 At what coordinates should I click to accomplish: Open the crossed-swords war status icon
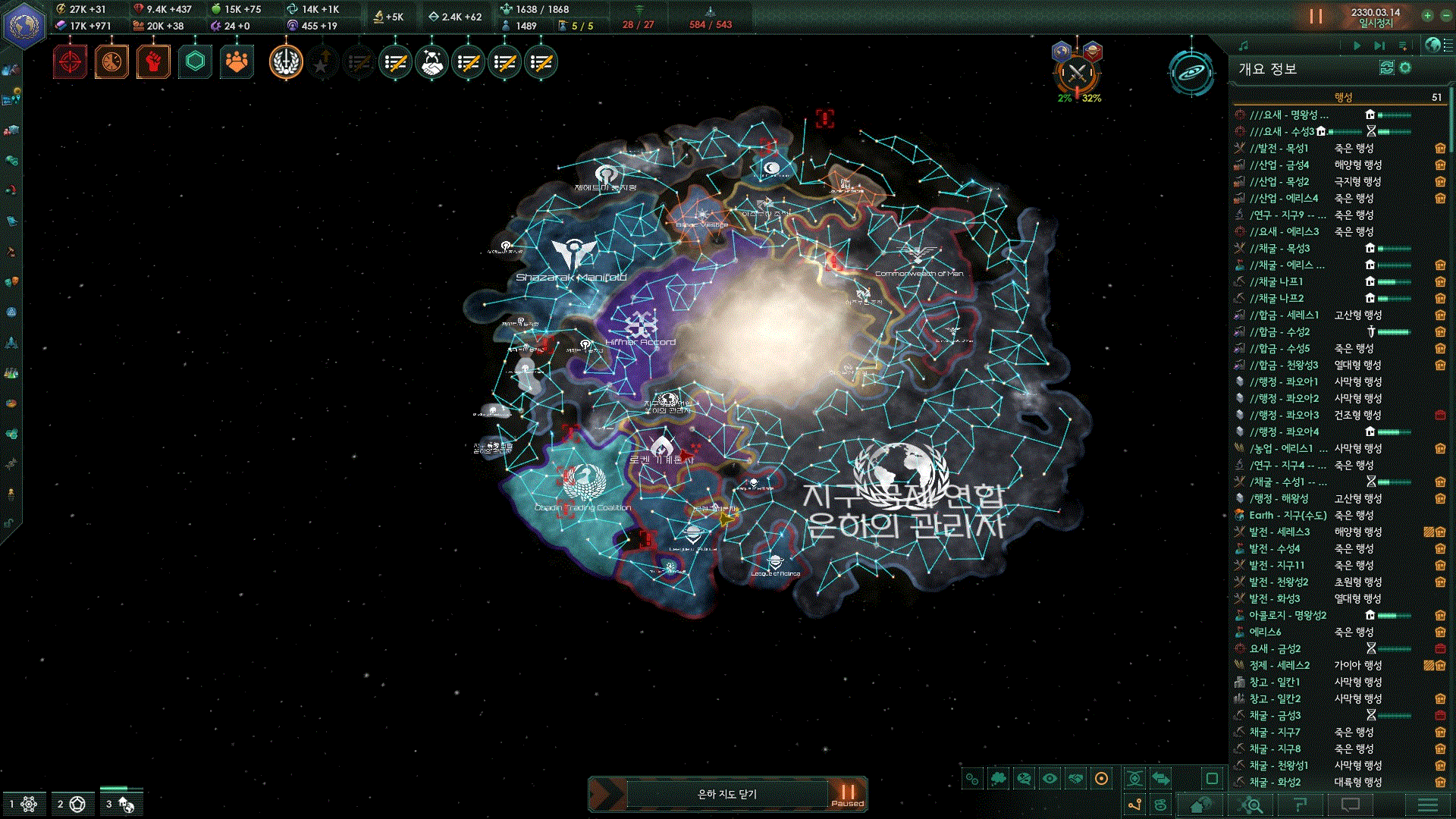pyautogui.click(x=1077, y=74)
